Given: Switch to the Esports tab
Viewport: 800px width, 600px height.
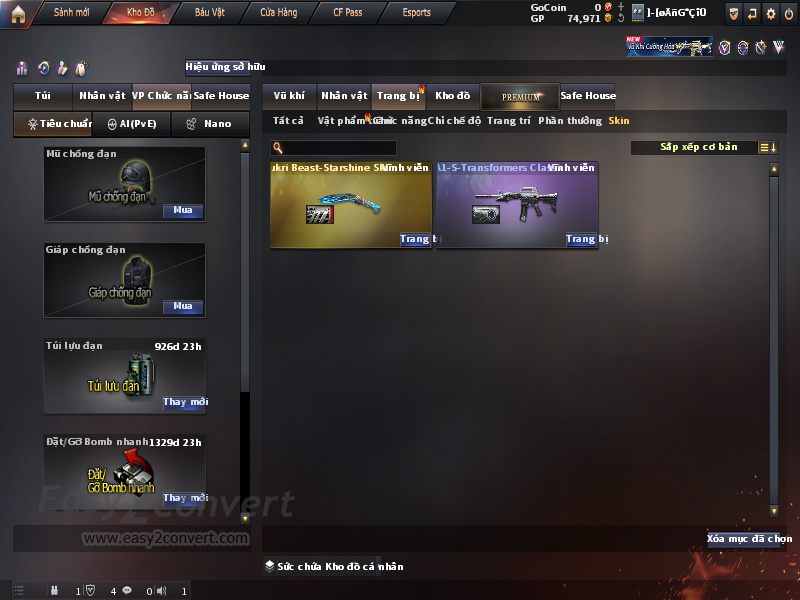Looking at the screenshot, I should 416,13.
